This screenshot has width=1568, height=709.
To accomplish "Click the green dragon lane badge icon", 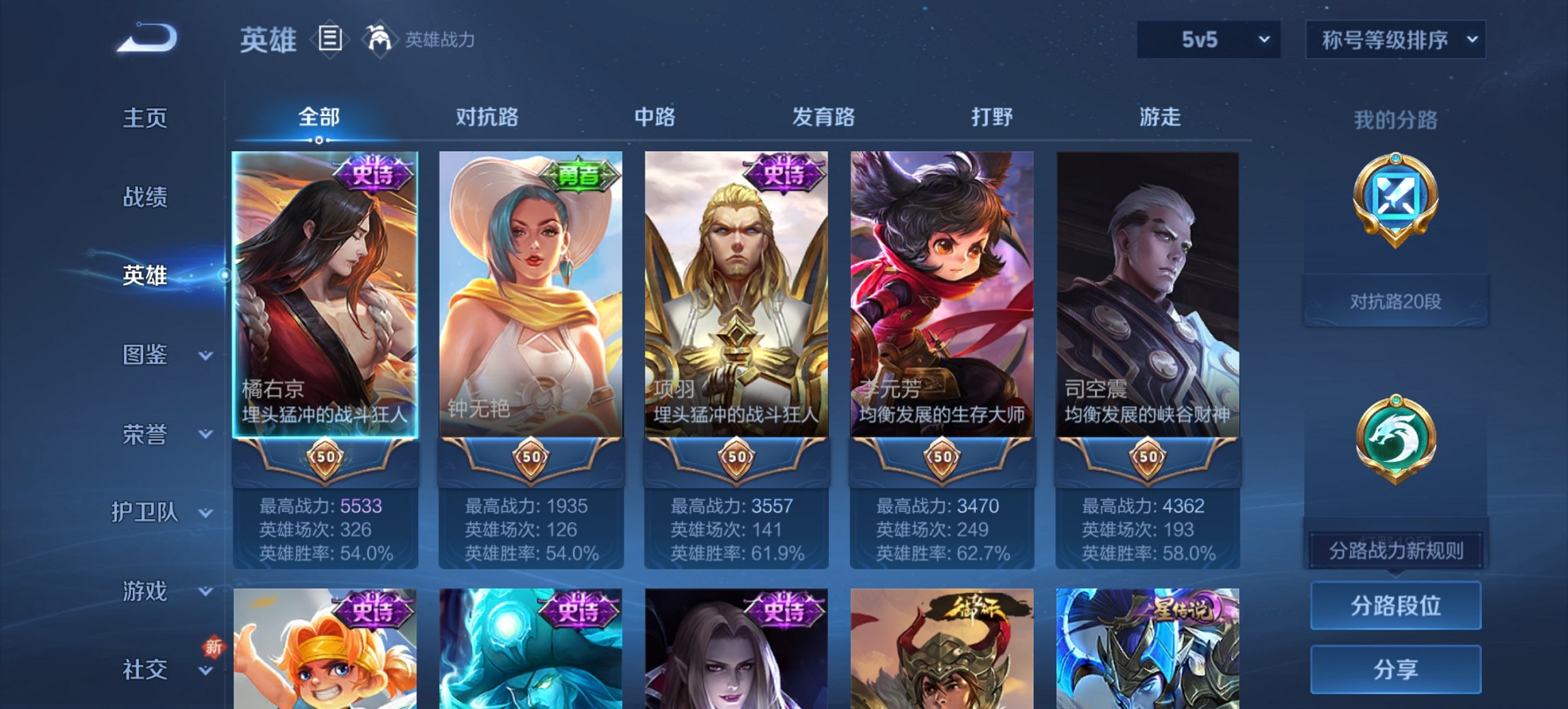I will (x=1395, y=438).
